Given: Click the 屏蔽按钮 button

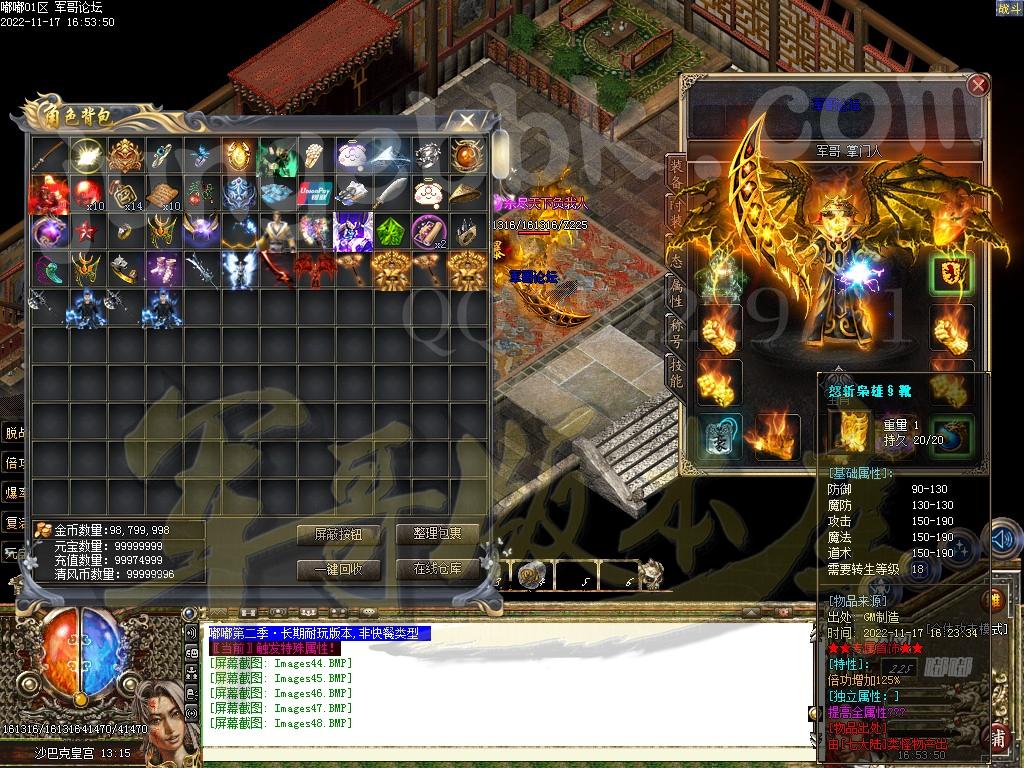Looking at the screenshot, I should (x=337, y=535).
